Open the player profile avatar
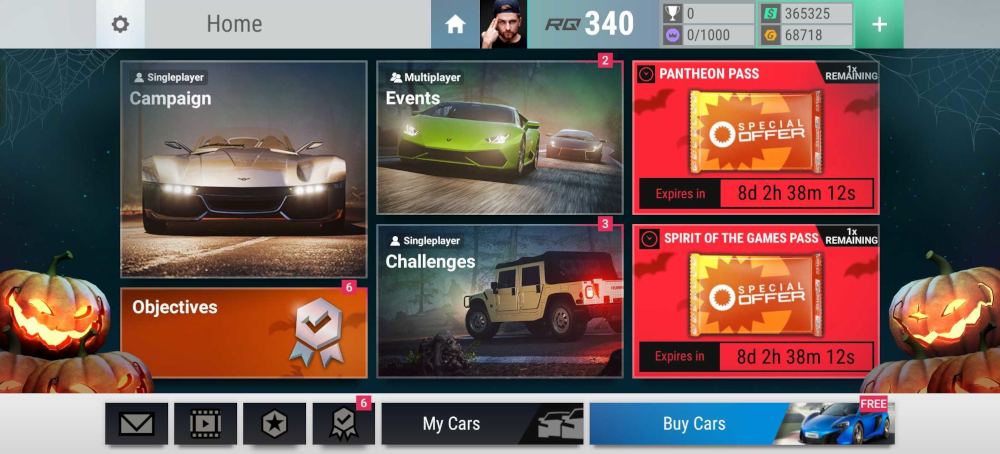 pos(503,24)
